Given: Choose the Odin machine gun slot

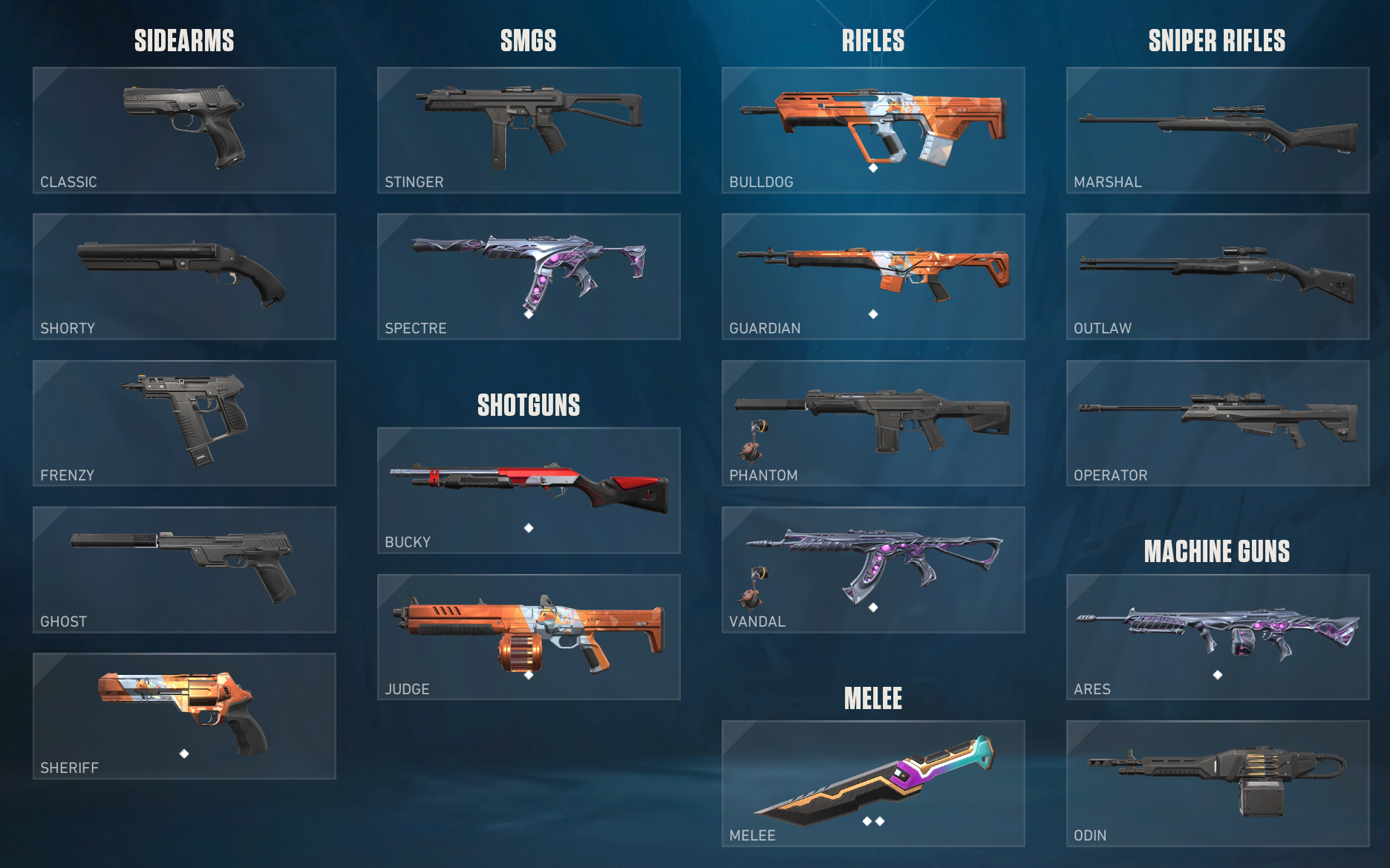Looking at the screenshot, I should click(x=1218, y=783).
